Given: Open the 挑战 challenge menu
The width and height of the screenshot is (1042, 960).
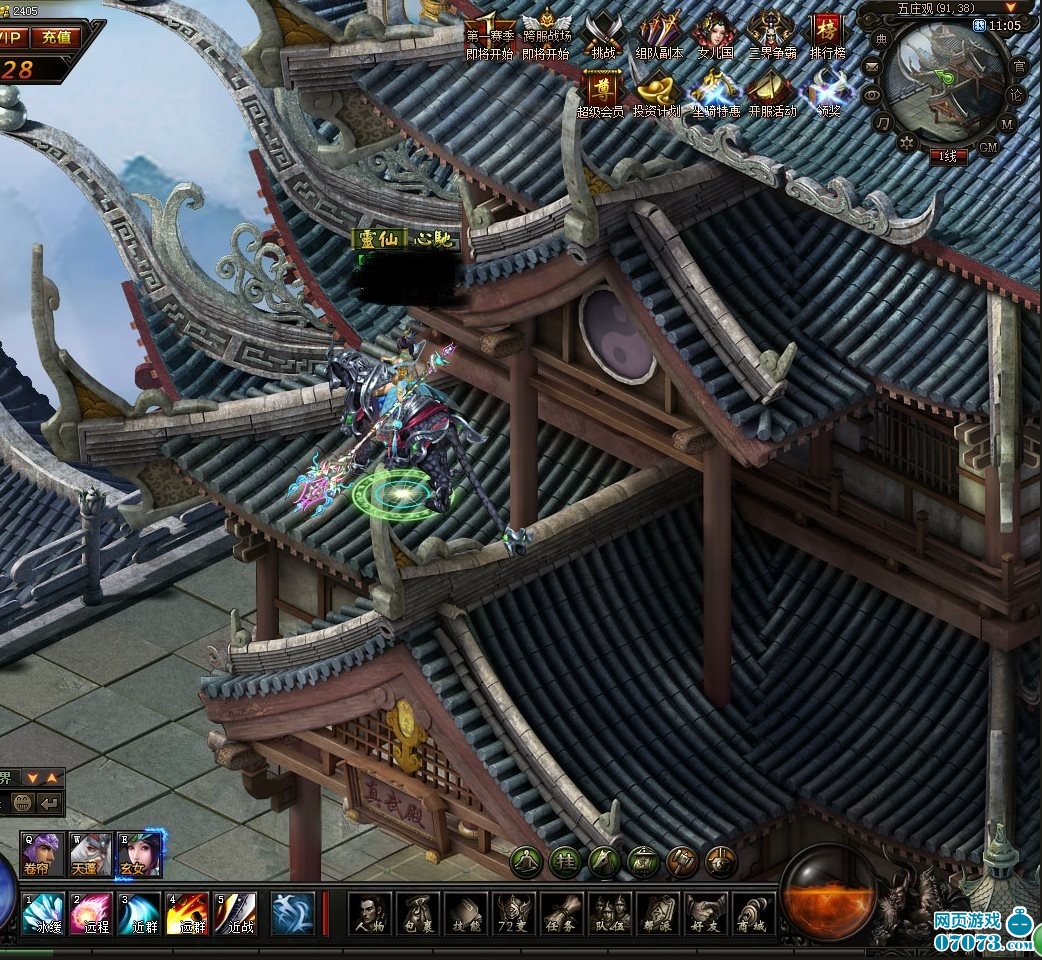Looking at the screenshot, I should point(604,35).
